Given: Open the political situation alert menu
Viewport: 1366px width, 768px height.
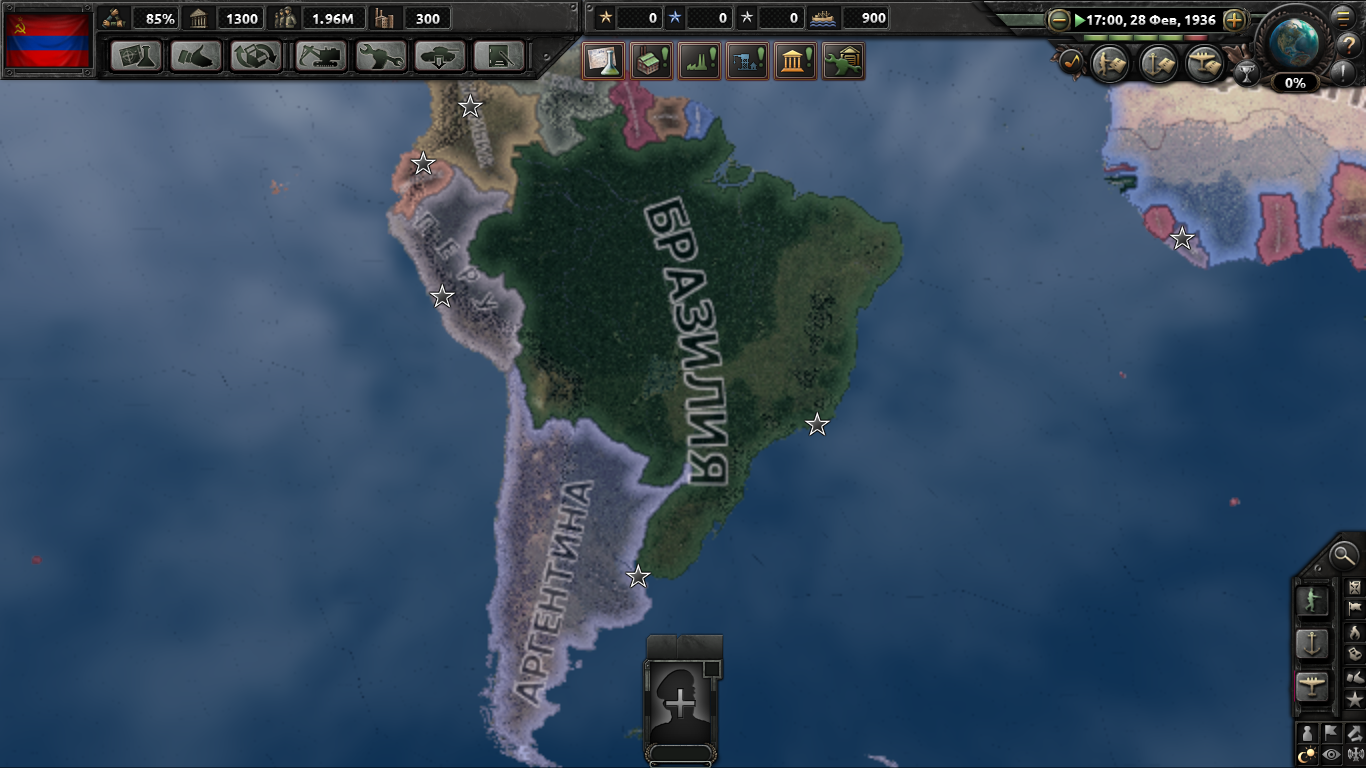Looking at the screenshot, I should click(x=794, y=60).
